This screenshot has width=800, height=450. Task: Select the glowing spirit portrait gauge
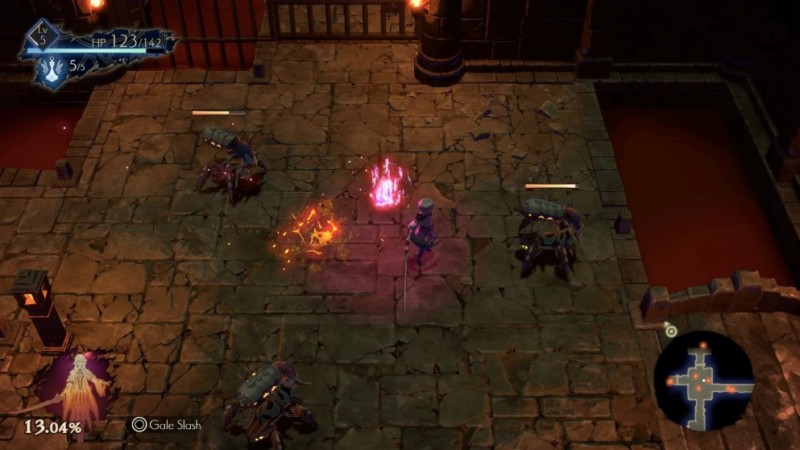coord(74,388)
